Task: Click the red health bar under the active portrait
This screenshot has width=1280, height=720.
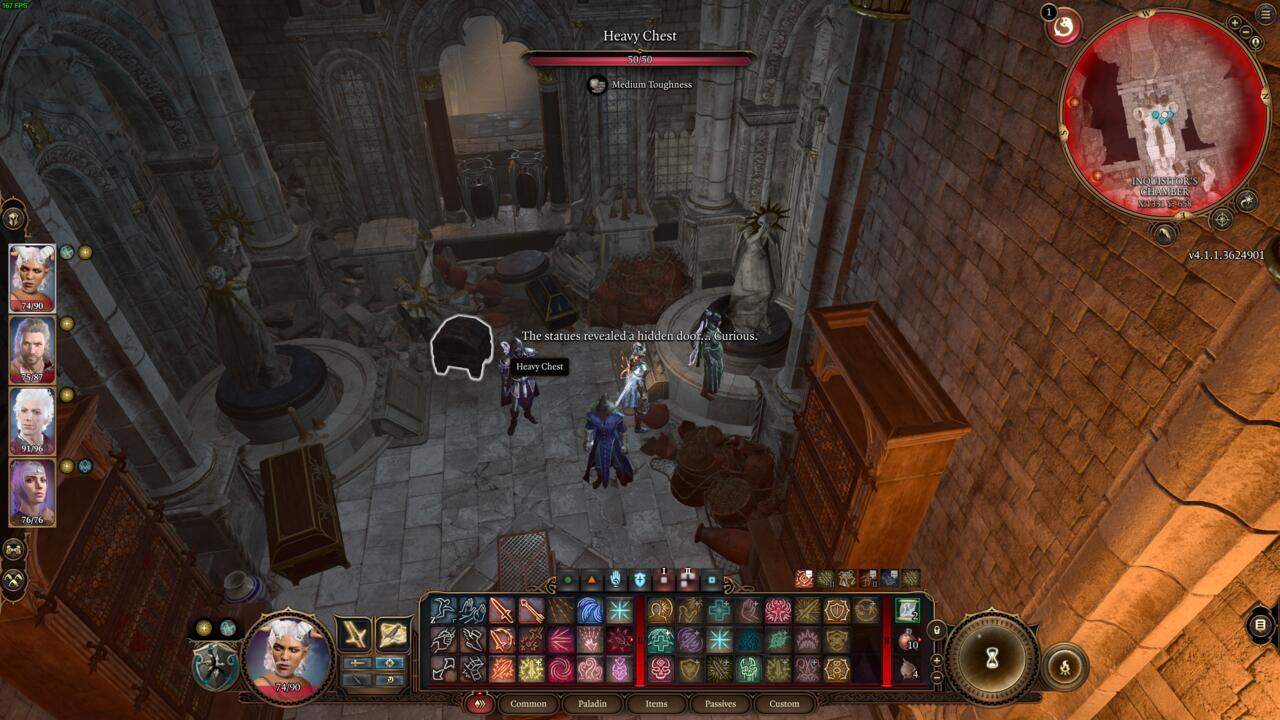Action: coord(287,688)
